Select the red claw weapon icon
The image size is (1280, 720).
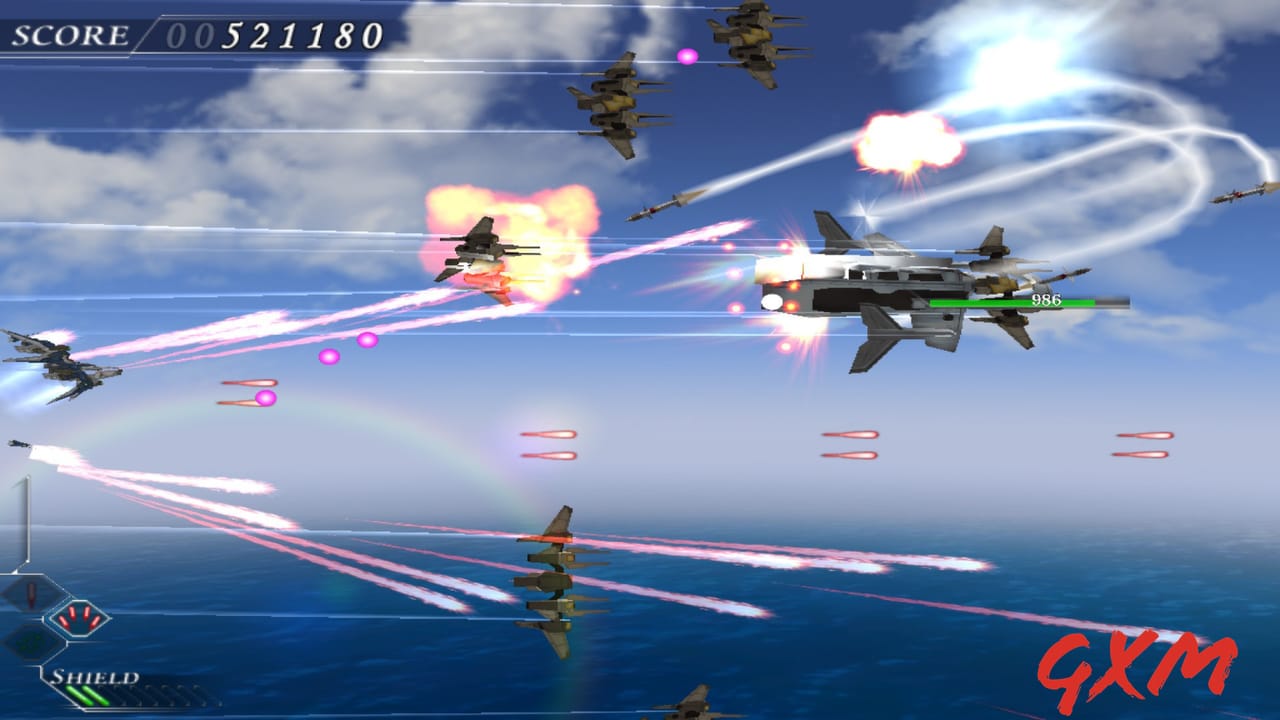(78, 617)
